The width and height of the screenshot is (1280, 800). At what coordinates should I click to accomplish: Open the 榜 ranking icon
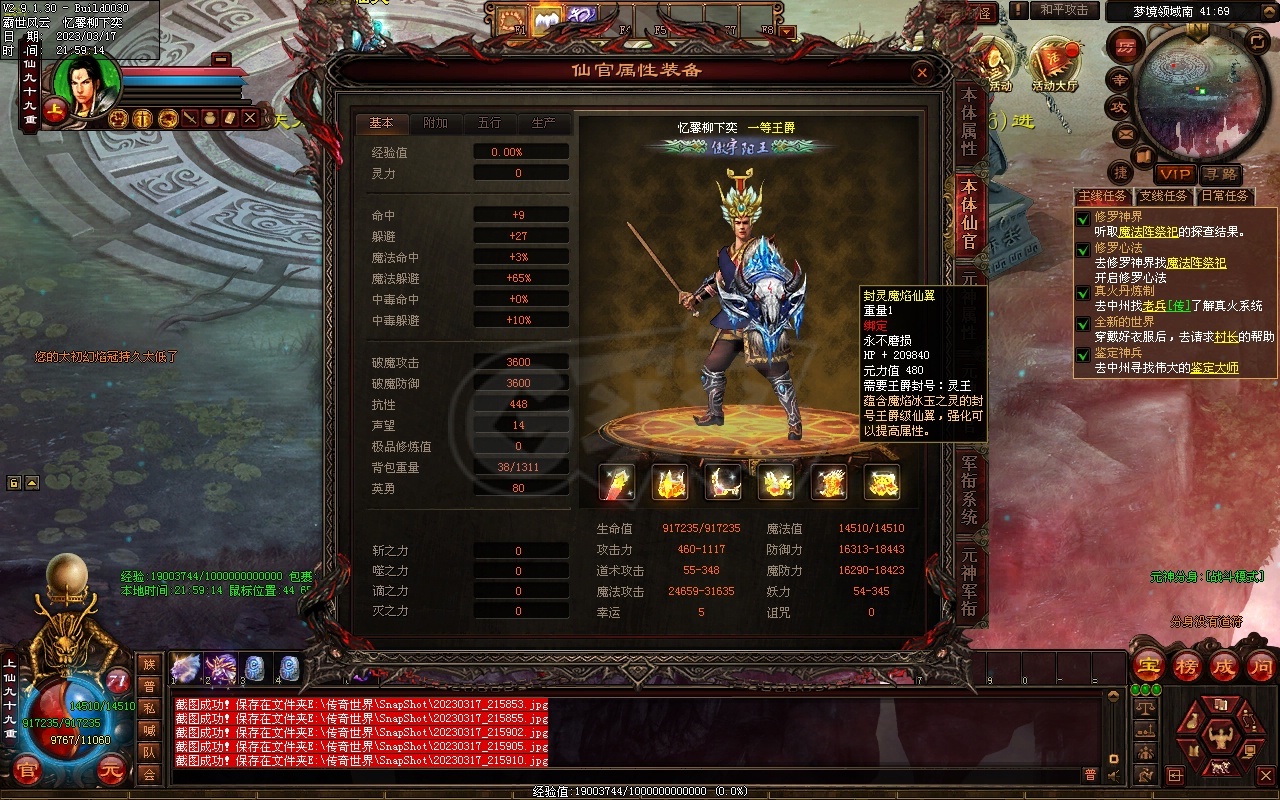1187,666
